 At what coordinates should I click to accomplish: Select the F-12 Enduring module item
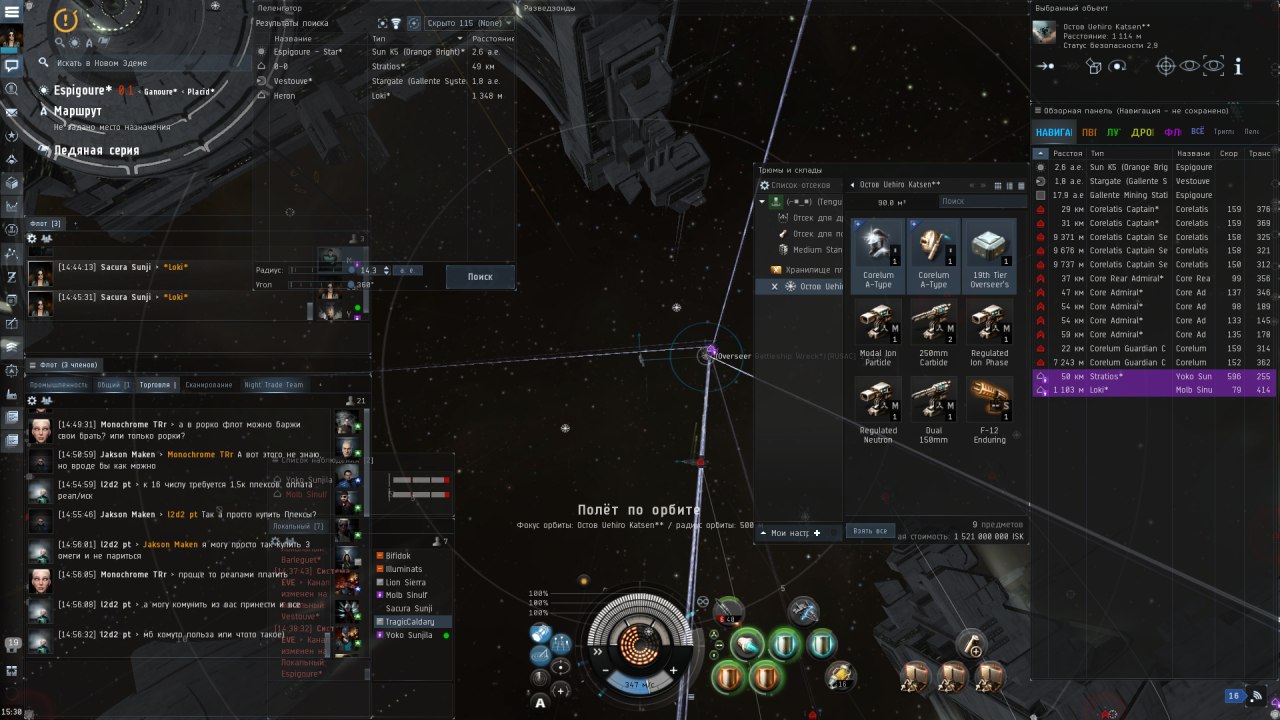tap(989, 411)
